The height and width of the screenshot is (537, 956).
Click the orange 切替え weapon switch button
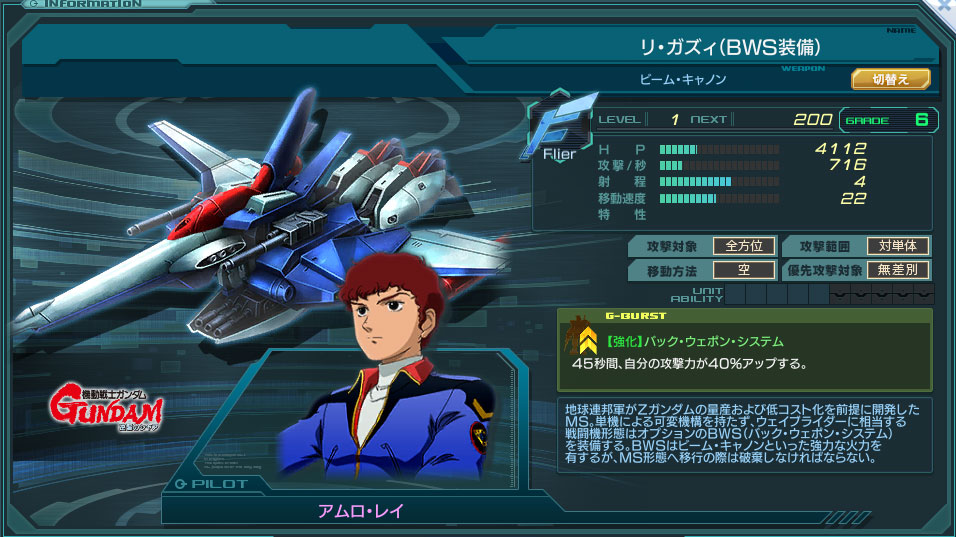click(890, 79)
